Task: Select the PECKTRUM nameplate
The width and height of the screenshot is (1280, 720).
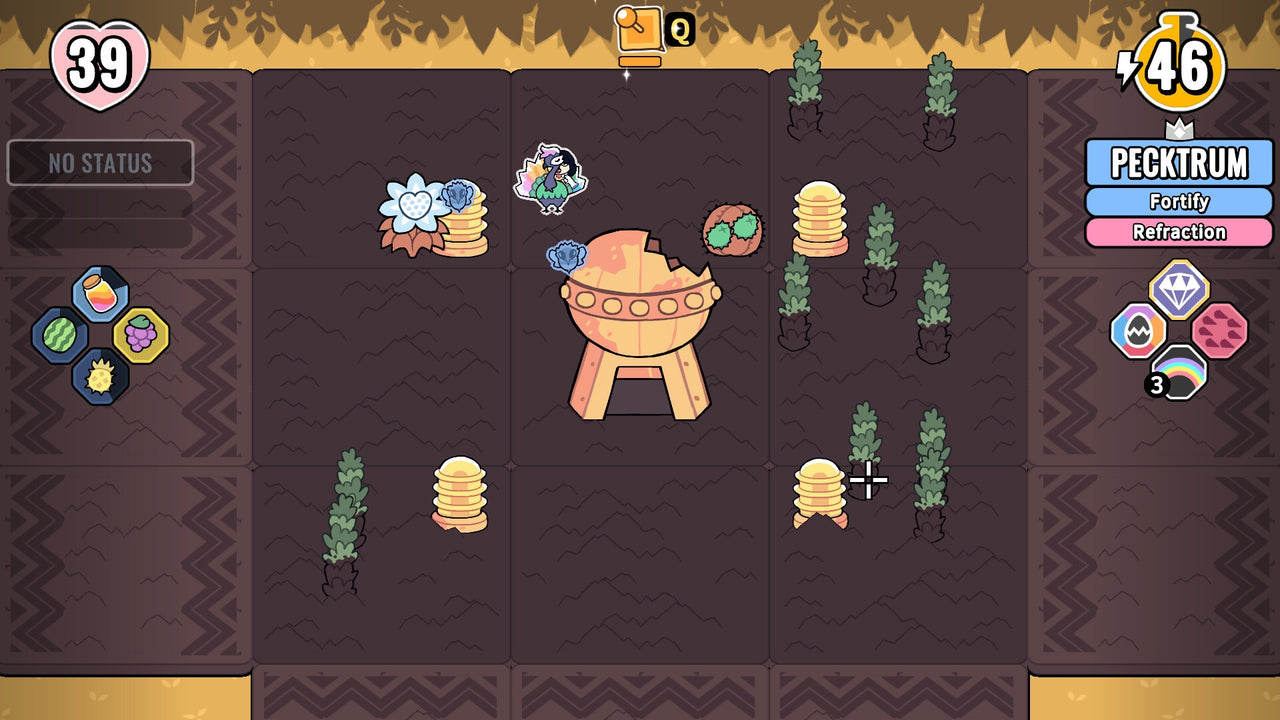Action: (x=1179, y=163)
